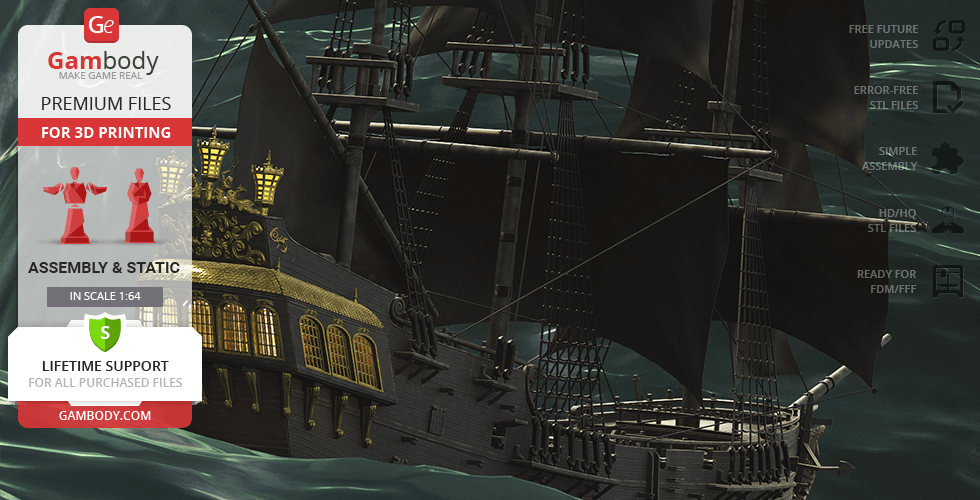
Task: Select the Simple Assembly puzzle icon
Action: click(x=944, y=158)
